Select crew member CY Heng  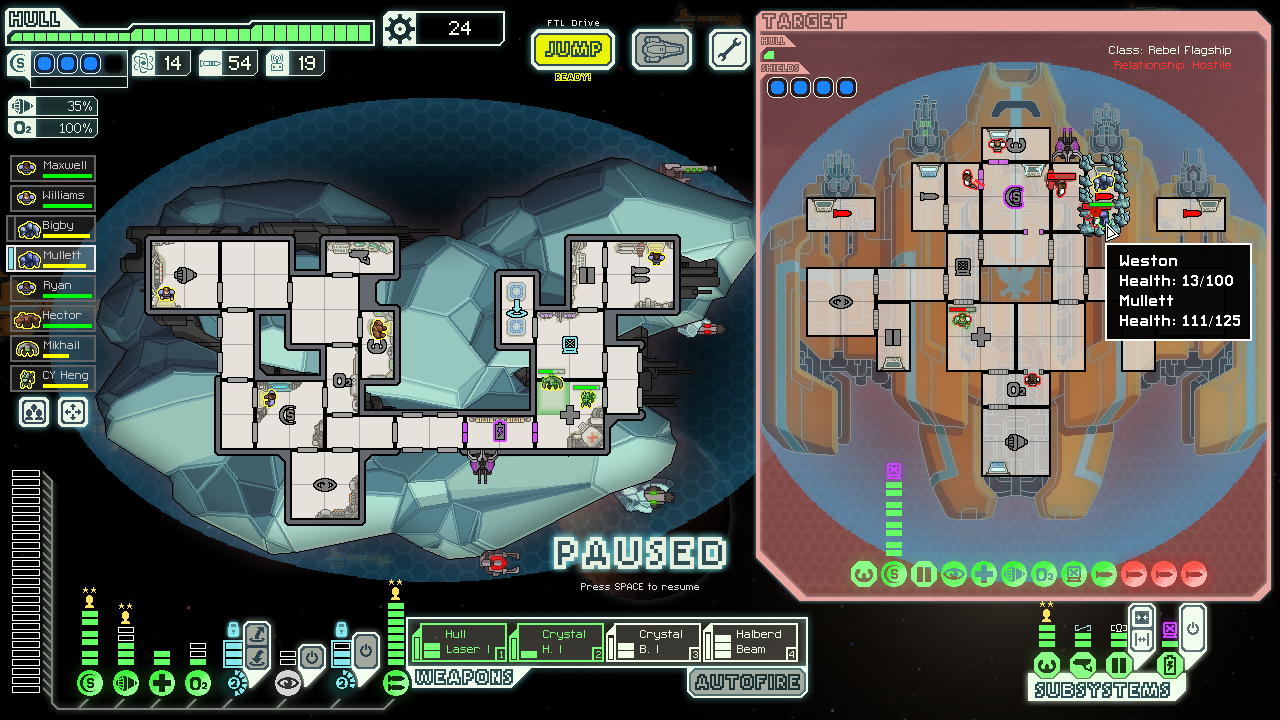pyautogui.click(x=52, y=376)
